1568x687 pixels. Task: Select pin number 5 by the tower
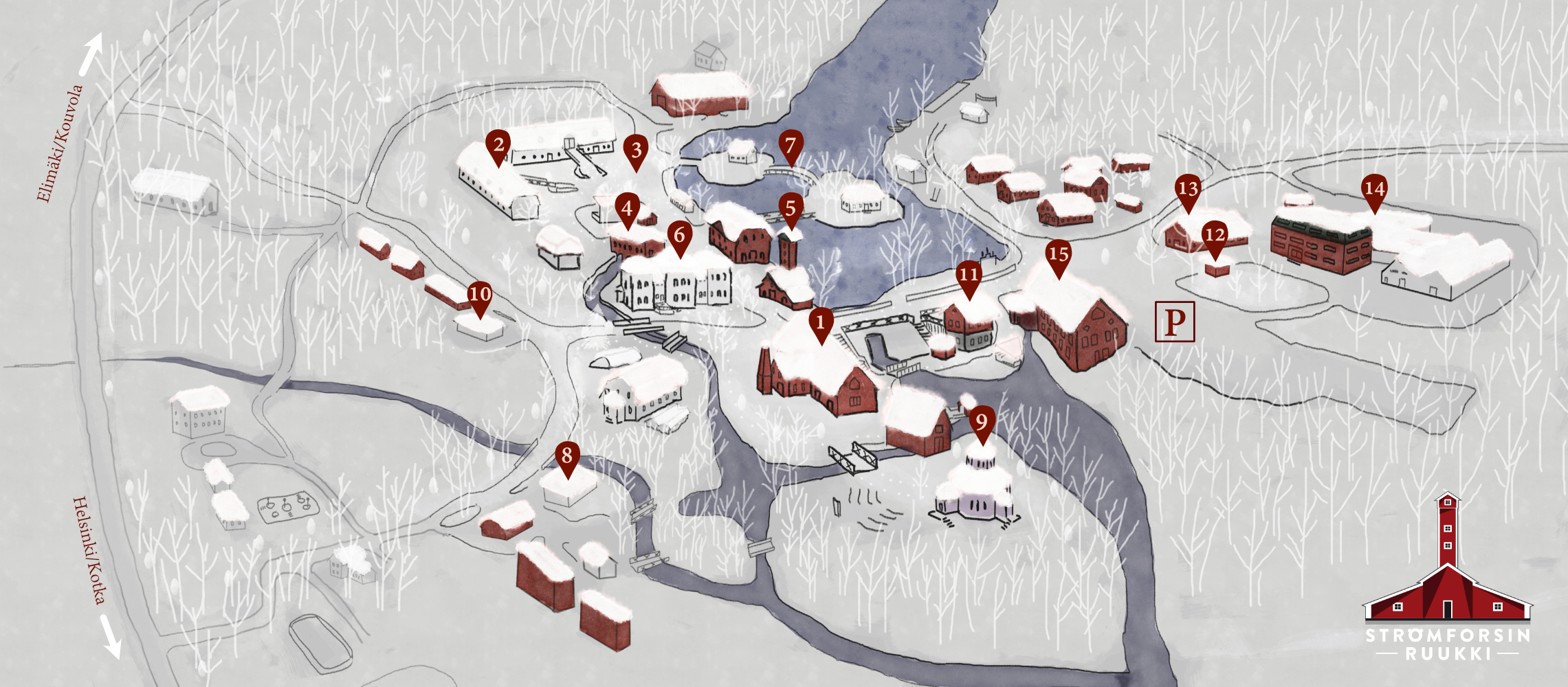pyautogui.click(x=791, y=209)
